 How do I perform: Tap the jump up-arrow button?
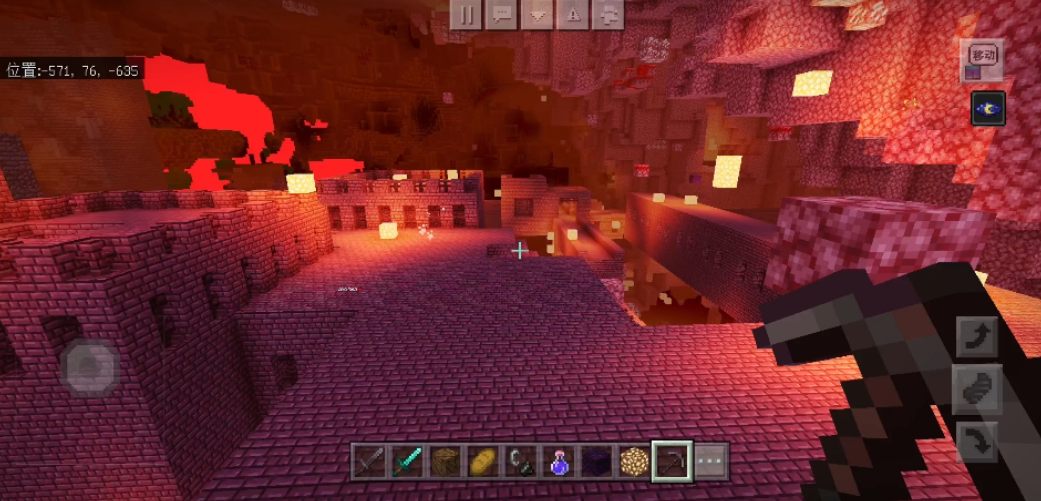coord(977,336)
